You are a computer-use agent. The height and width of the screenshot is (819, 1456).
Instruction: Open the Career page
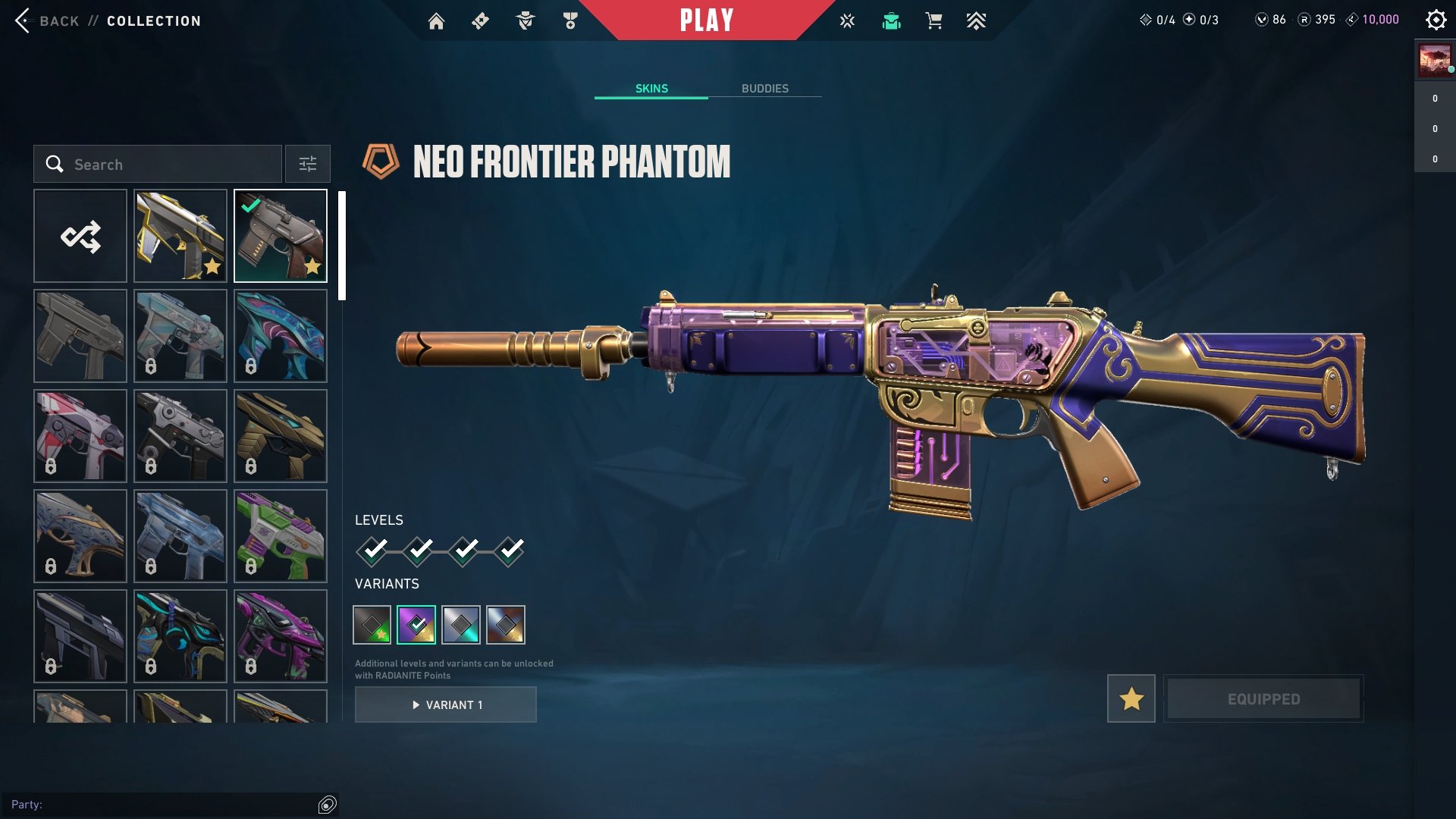point(571,20)
